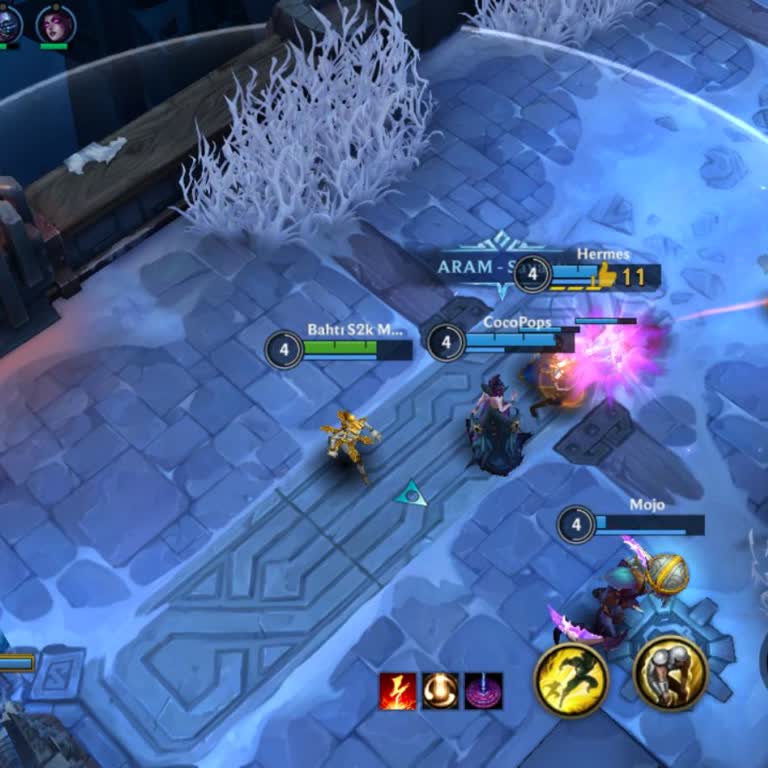Select the red lightning bolt icon
The image size is (768, 768).
coord(397,691)
